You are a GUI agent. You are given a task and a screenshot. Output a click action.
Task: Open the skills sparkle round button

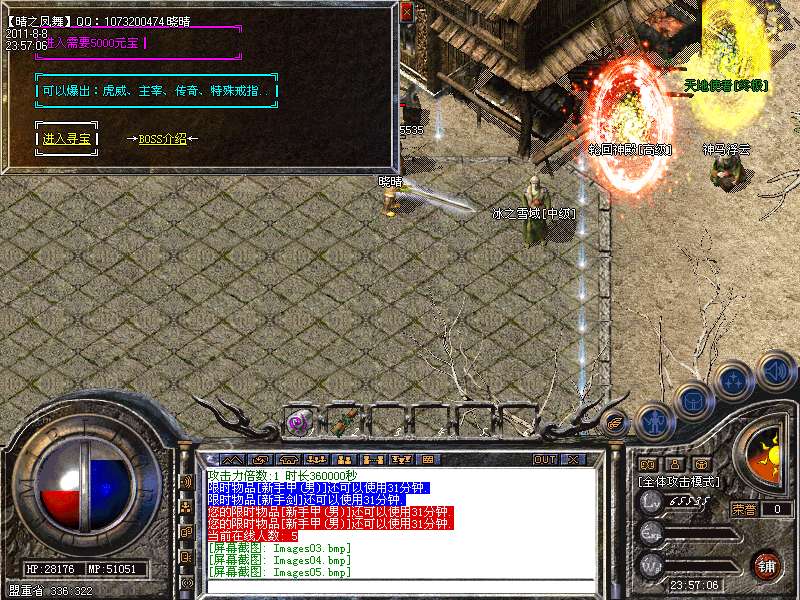734,381
